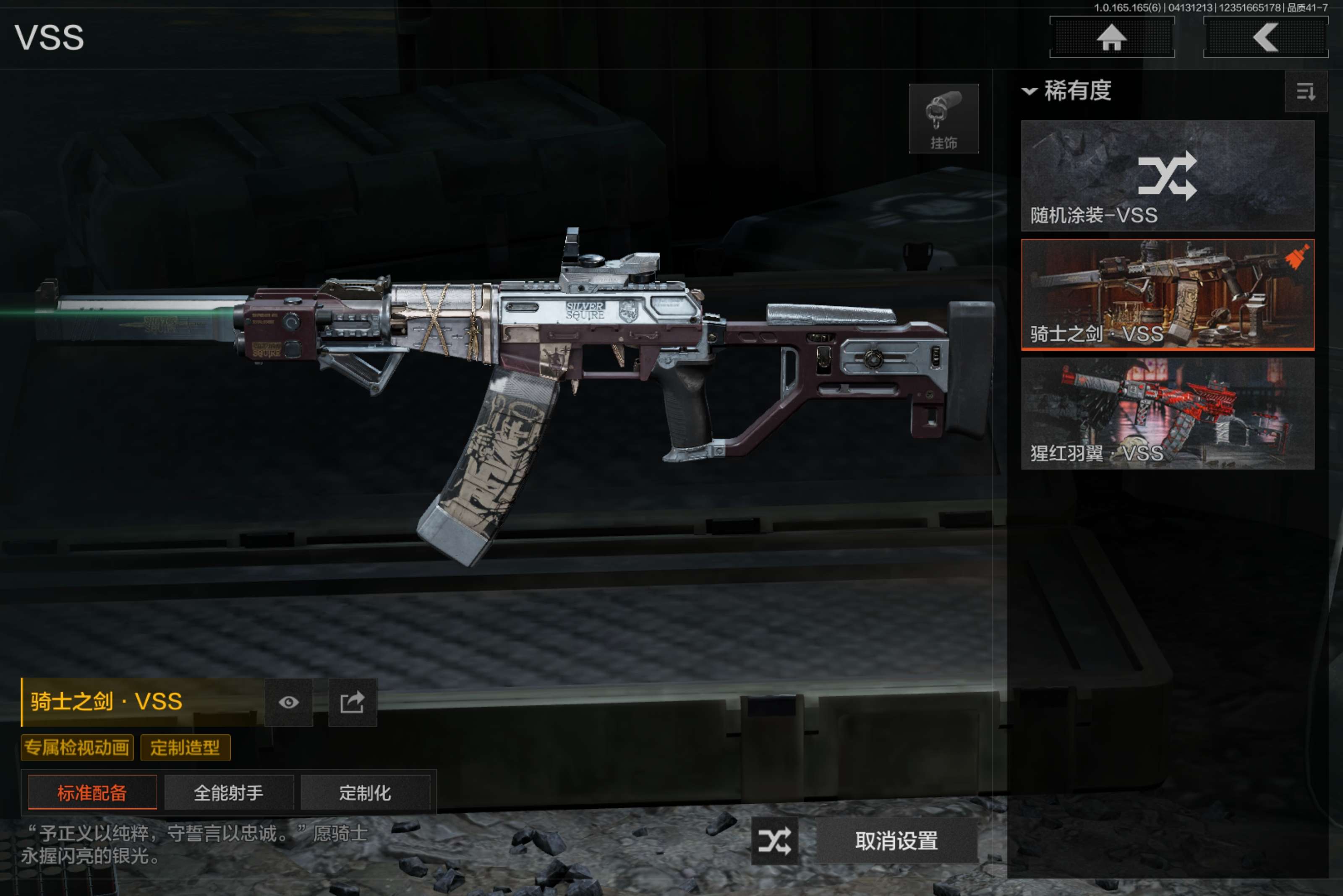Share the 骑士之剑·VSS skin
The width and height of the screenshot is (1343, 896).
tap(352, 702)
